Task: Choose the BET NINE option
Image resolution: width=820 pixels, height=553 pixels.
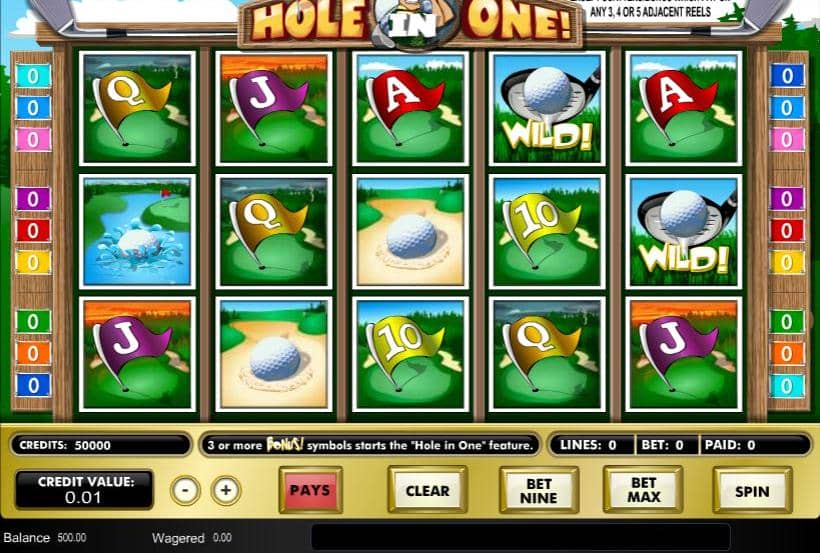Action: click(x=539, y=490)
